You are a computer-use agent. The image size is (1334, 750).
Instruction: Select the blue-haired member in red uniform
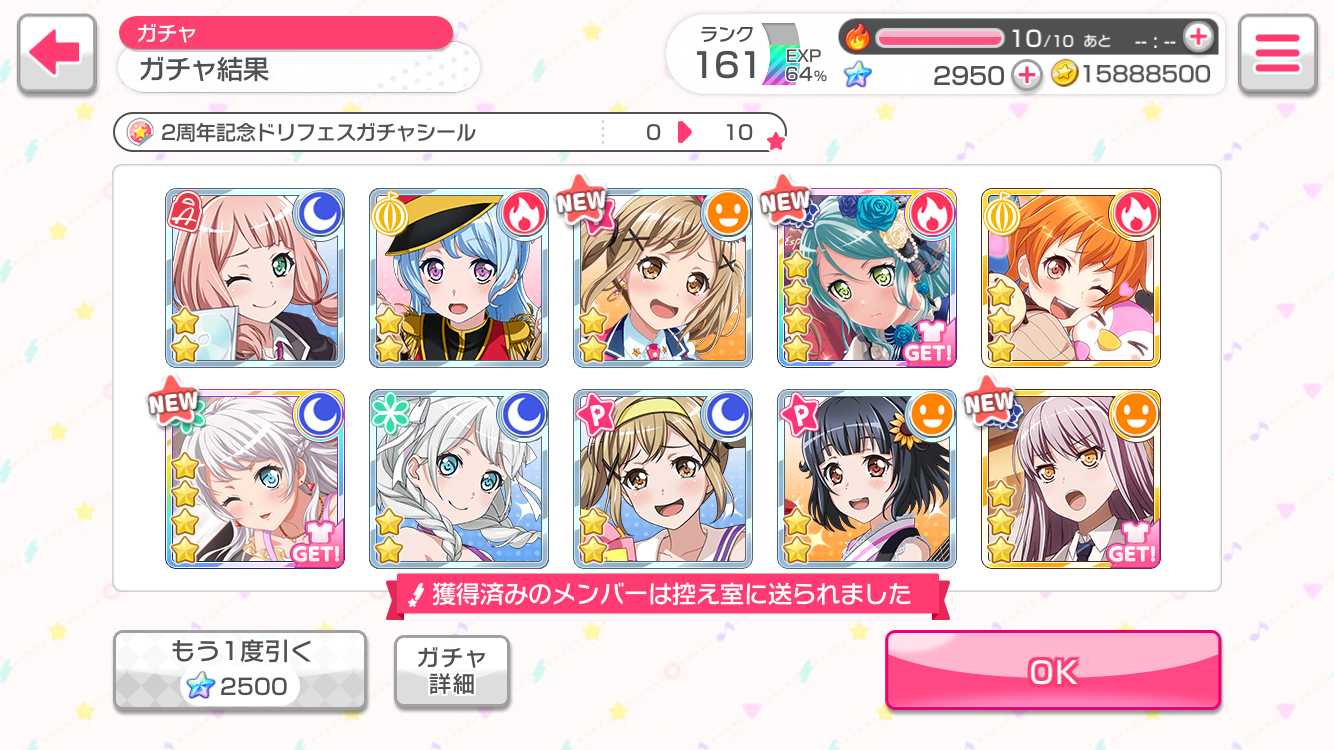coord(459,277)
